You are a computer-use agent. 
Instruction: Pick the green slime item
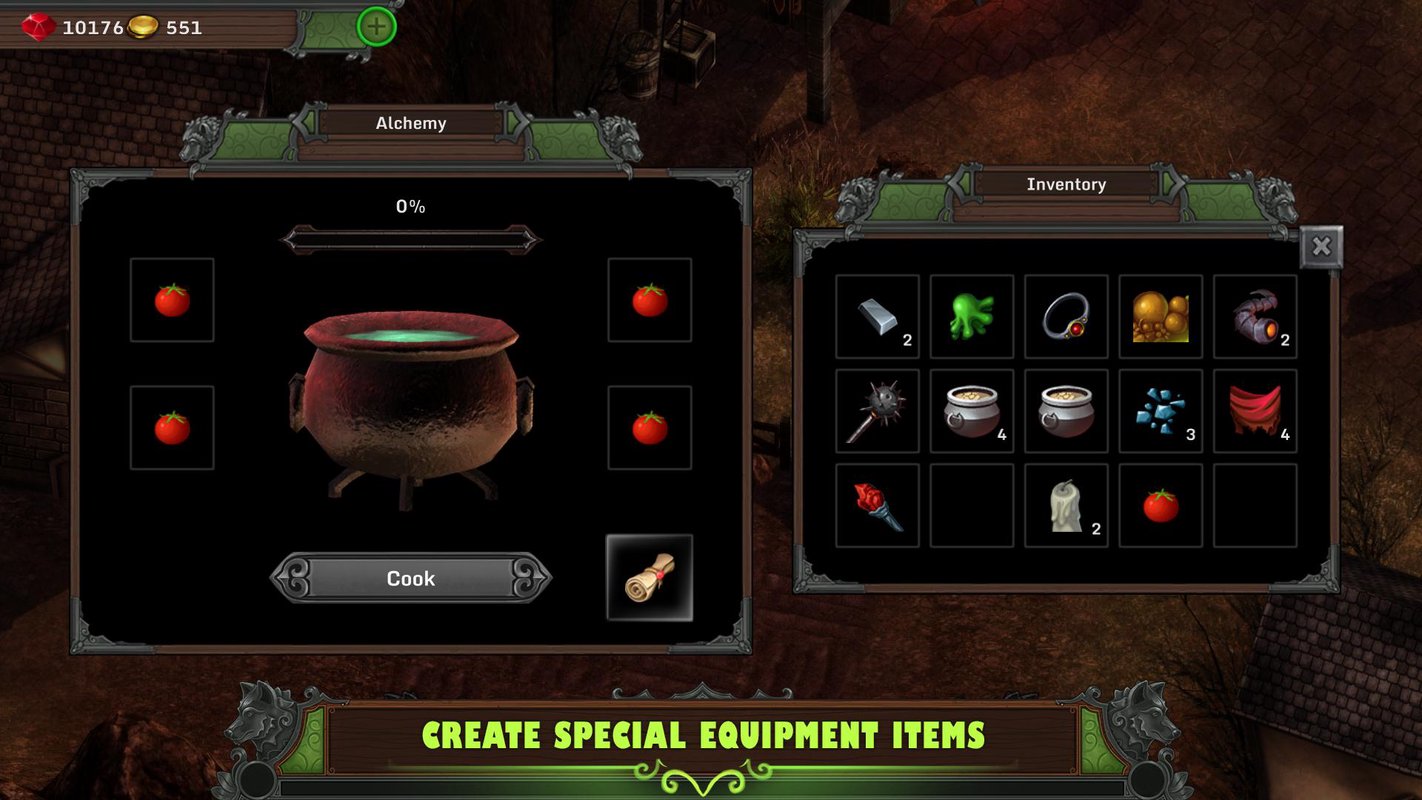point(971,316)
